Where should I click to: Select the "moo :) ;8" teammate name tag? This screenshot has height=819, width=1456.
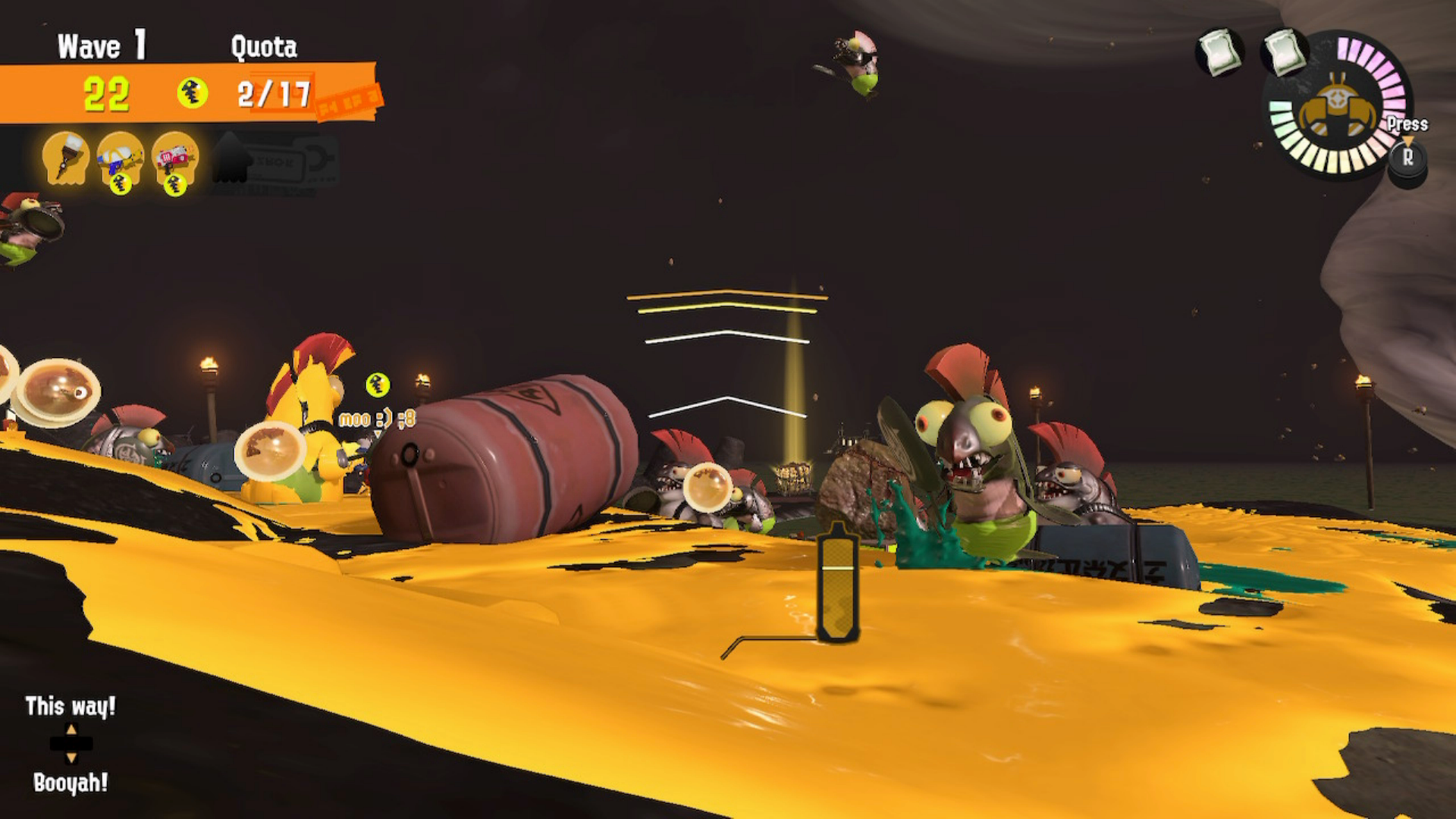[377, 419]
